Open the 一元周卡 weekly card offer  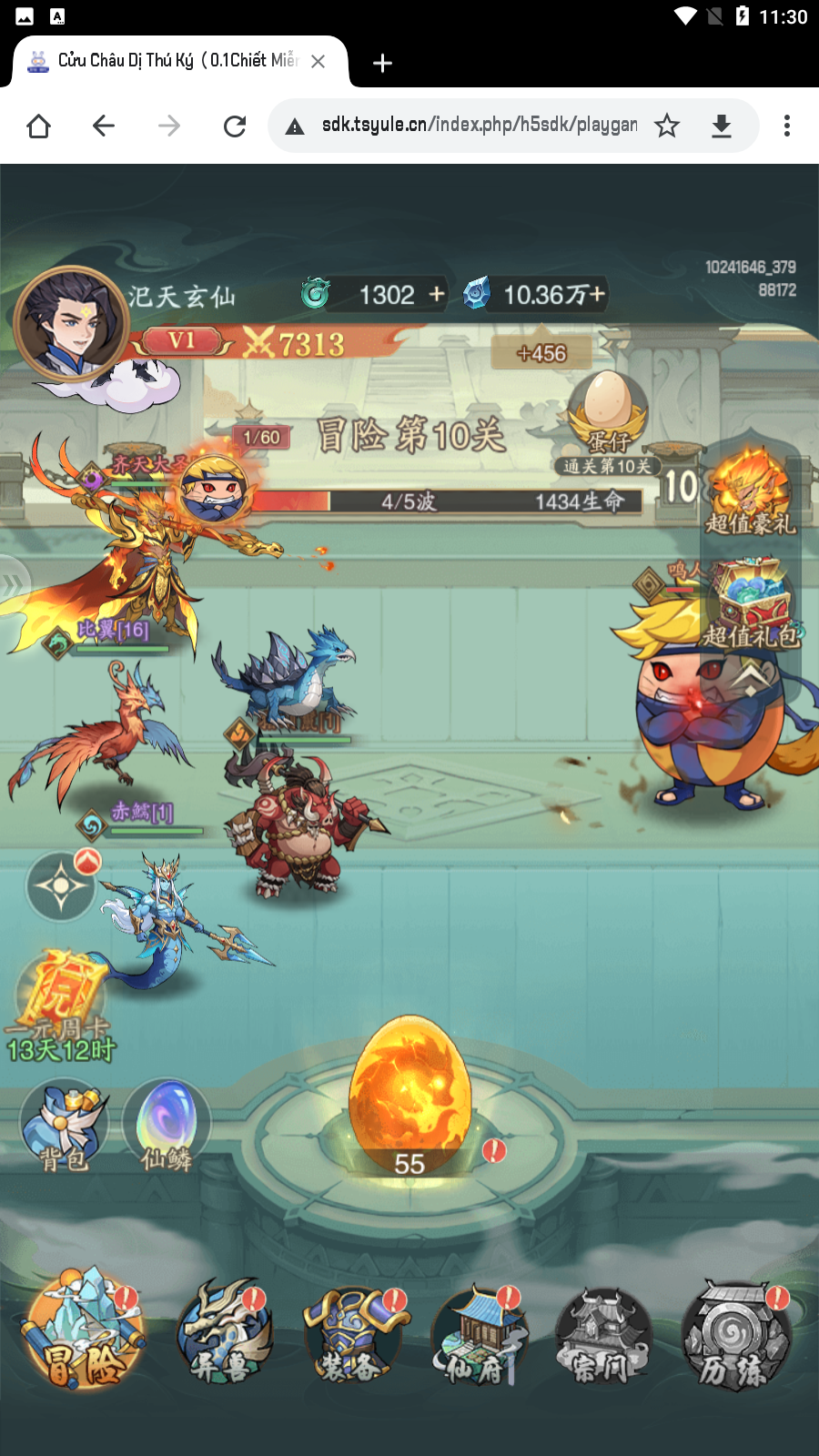coord(61,1006)
